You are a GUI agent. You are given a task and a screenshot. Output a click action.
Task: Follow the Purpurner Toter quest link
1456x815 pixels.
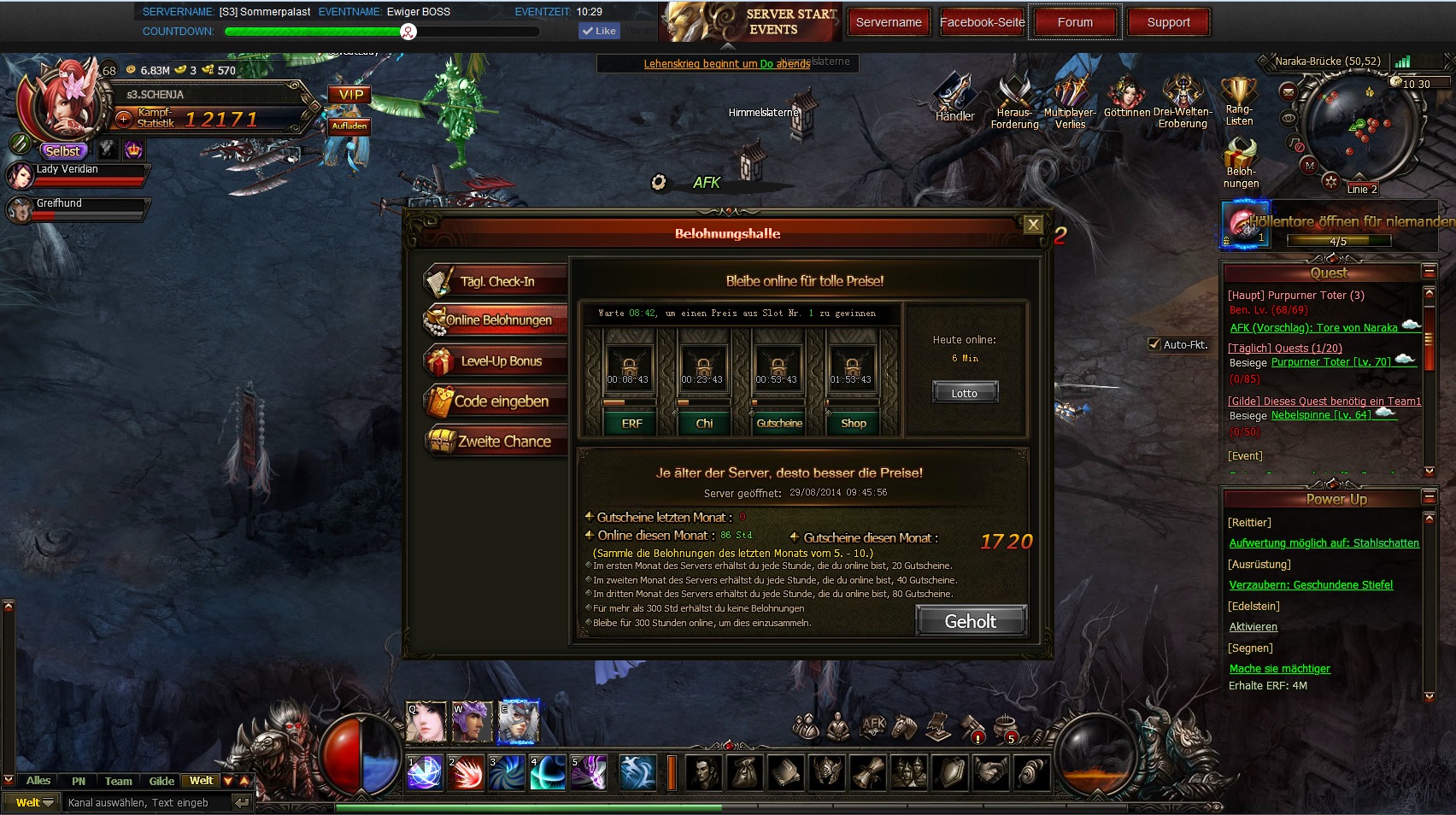[x=1330, y=362]
